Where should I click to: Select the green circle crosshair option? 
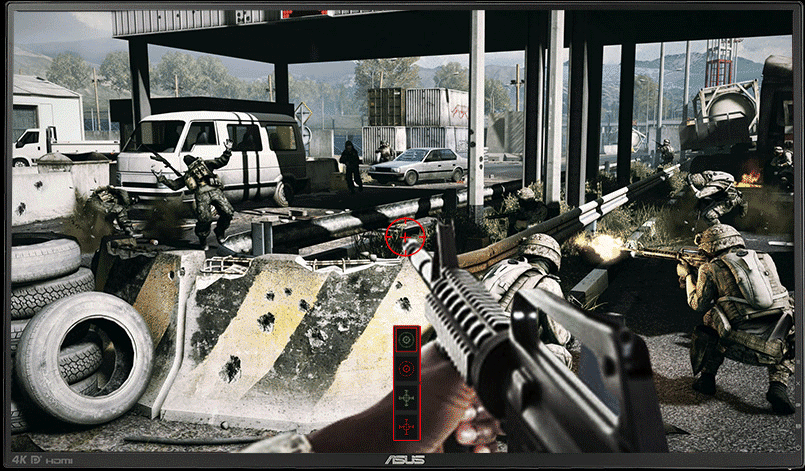[406, 340]
